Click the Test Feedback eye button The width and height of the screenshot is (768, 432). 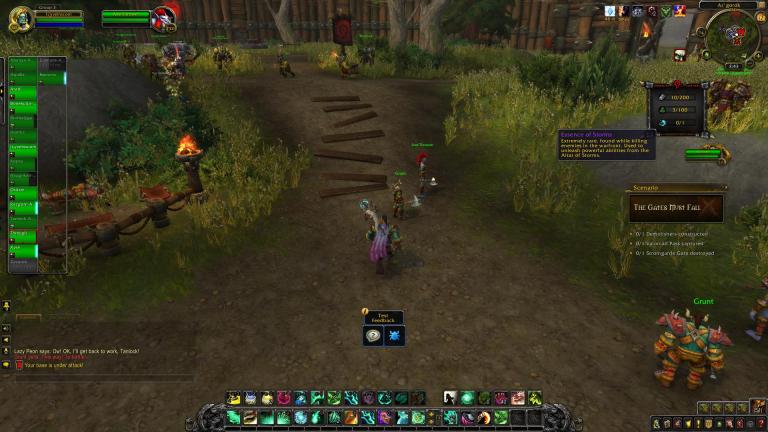373,337
